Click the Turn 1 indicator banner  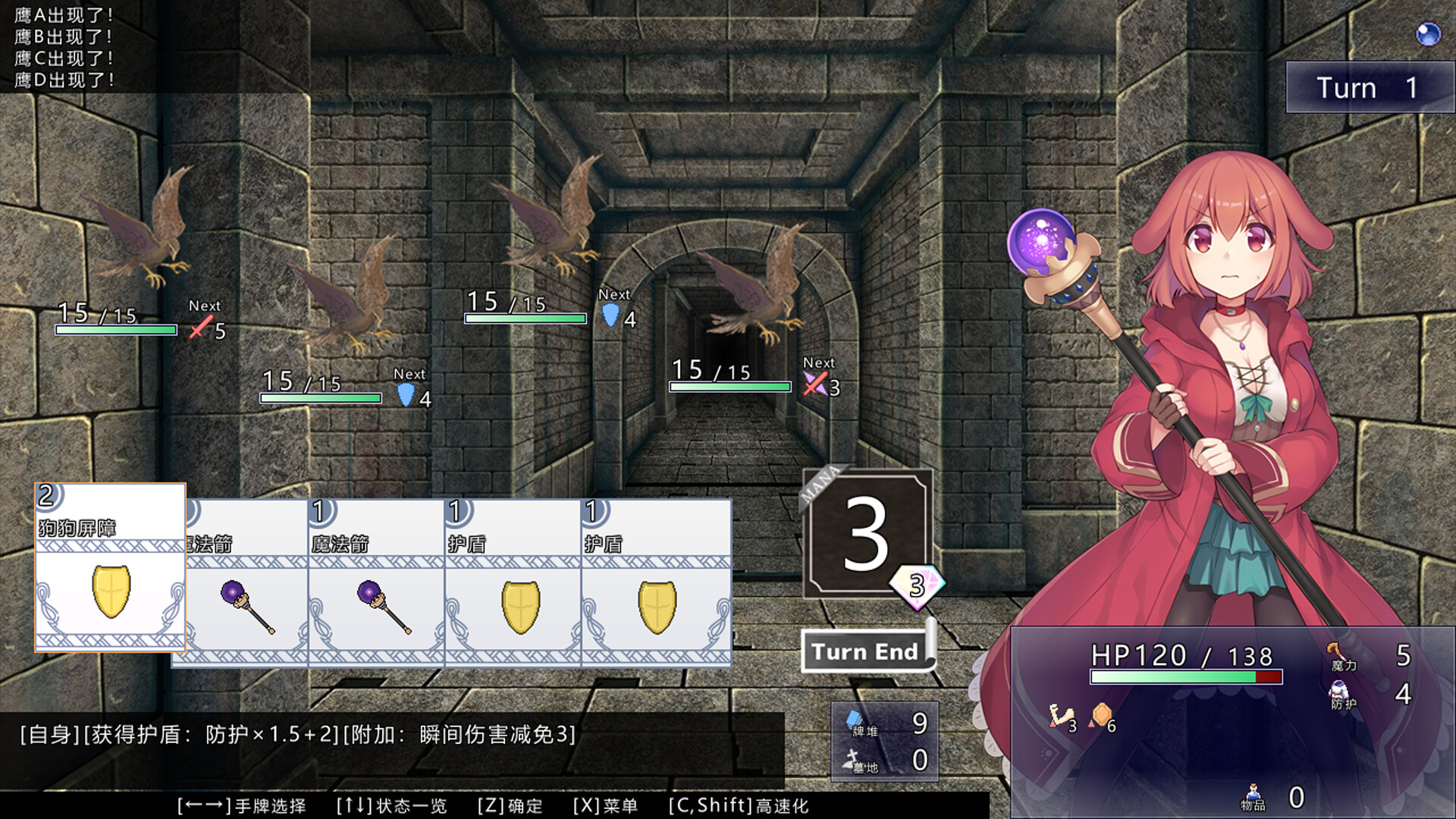pyautogui.click(x=1370, y=86)
